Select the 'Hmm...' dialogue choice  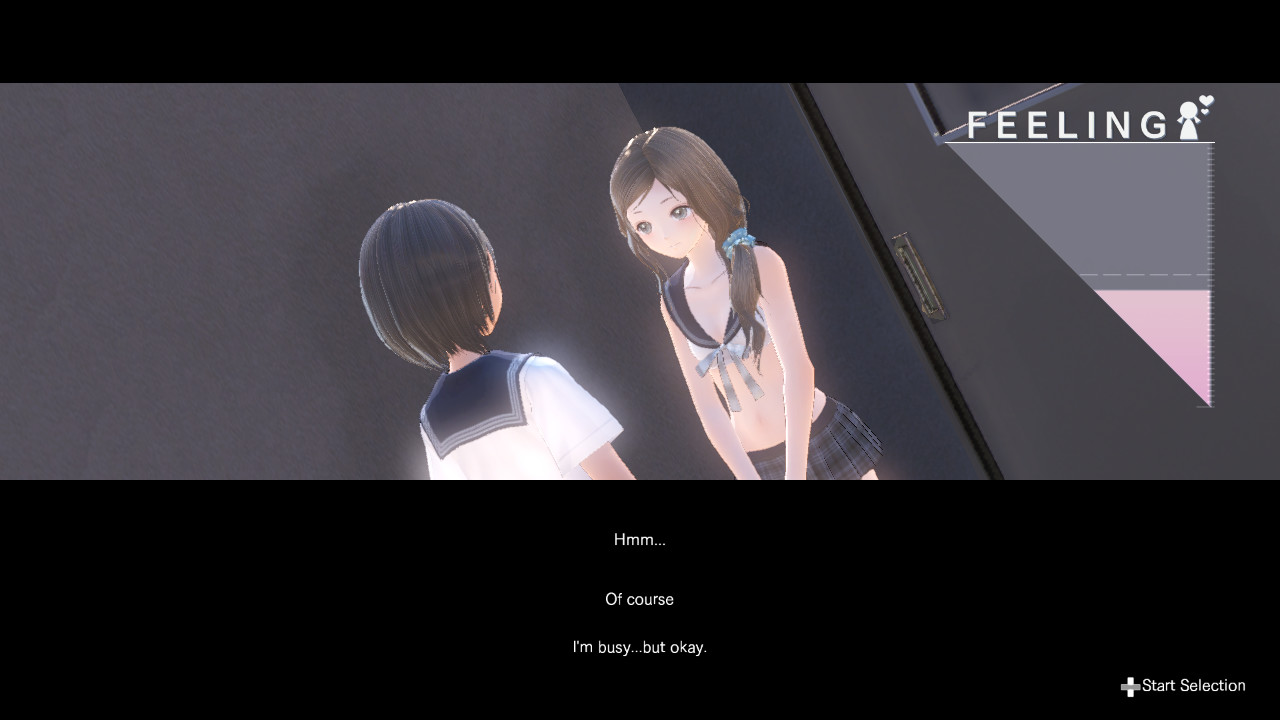tap(640, 539)
